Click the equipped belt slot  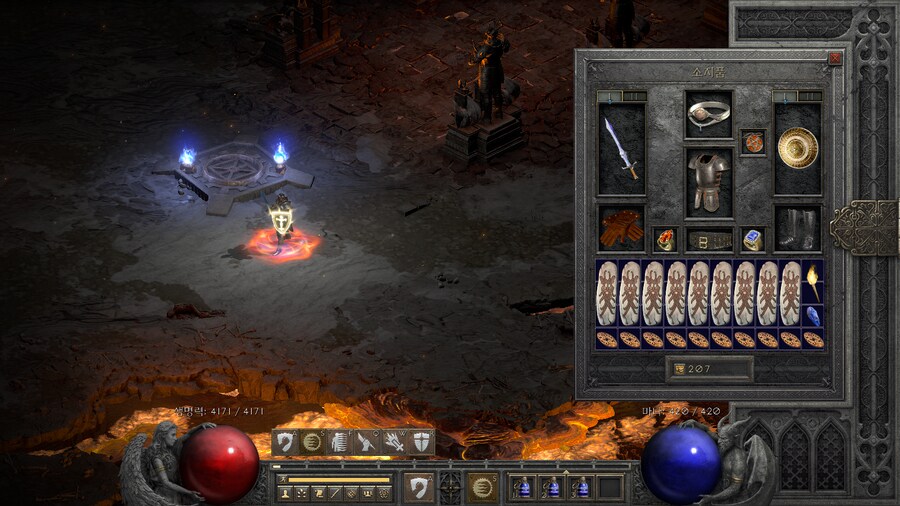point(709,240)
